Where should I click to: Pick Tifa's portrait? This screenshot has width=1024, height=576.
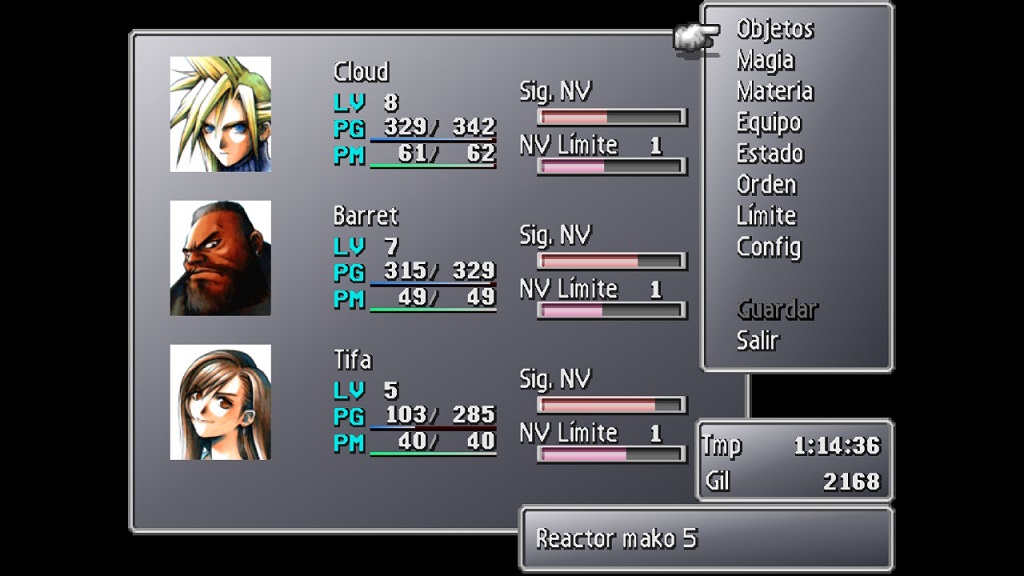coord(220,402)
